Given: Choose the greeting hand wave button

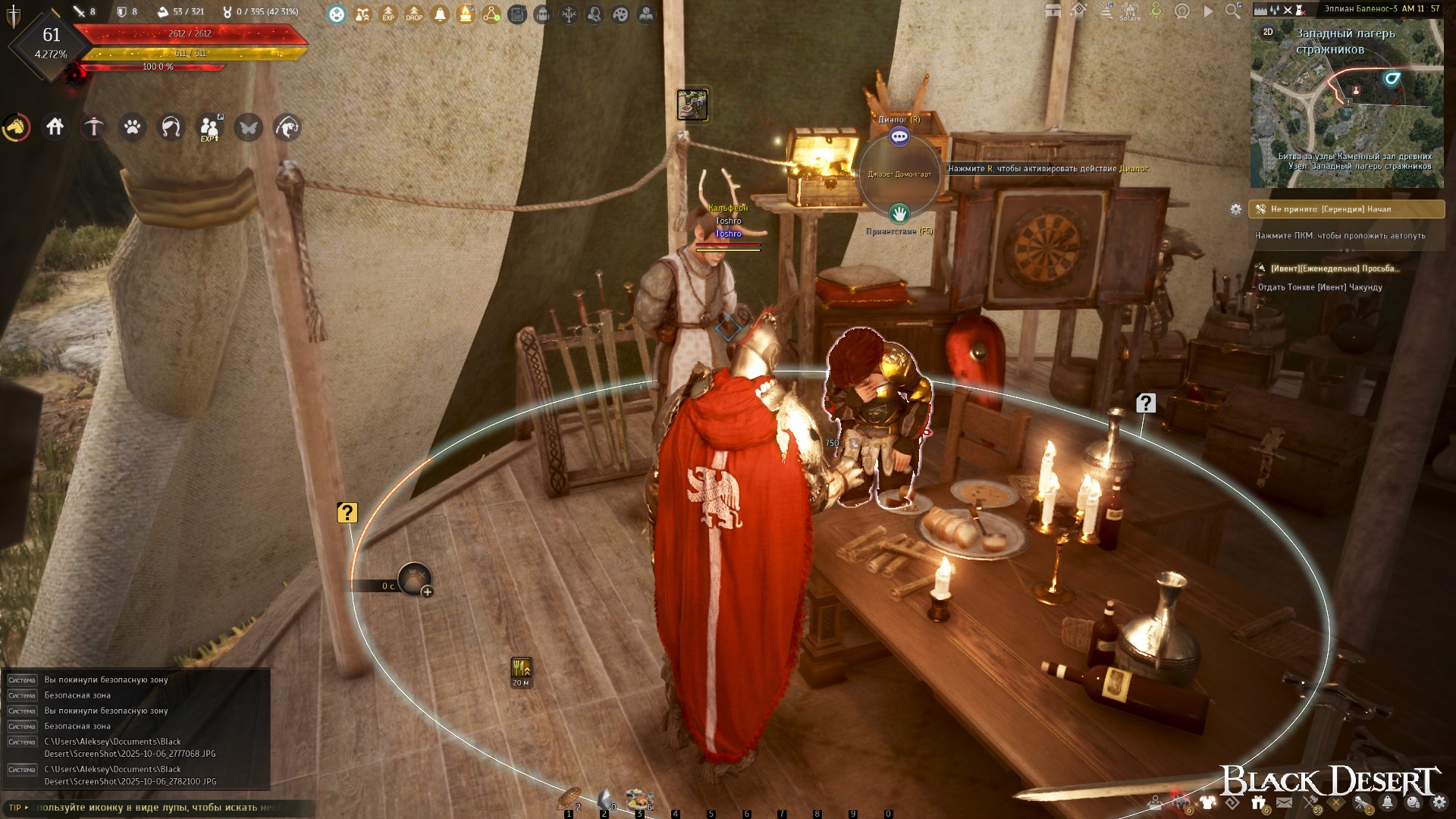Looking at the screenshot, I should pyautogui.click(x=899, y=213).
